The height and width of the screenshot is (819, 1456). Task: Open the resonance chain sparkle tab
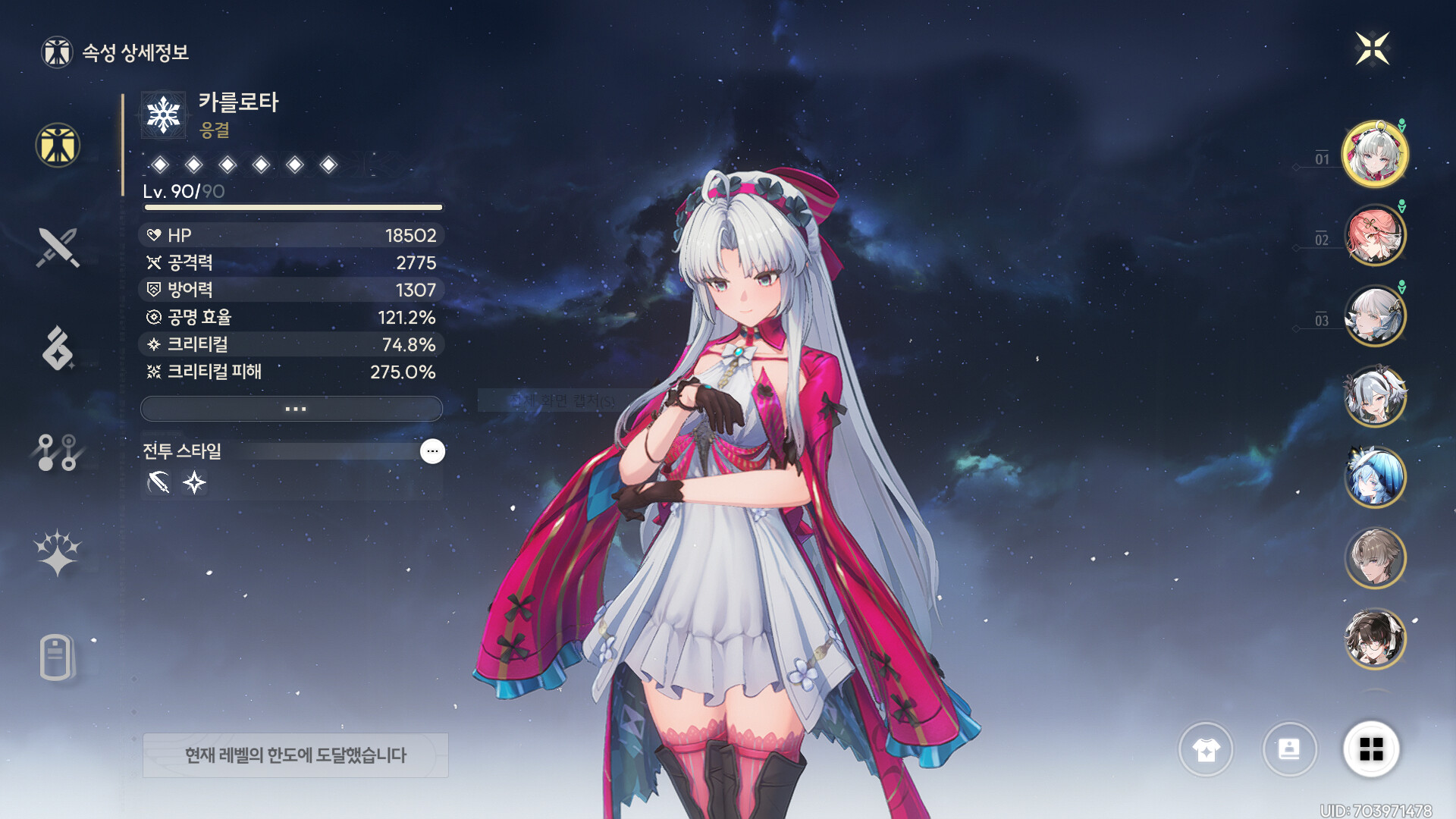coord(58,553)
